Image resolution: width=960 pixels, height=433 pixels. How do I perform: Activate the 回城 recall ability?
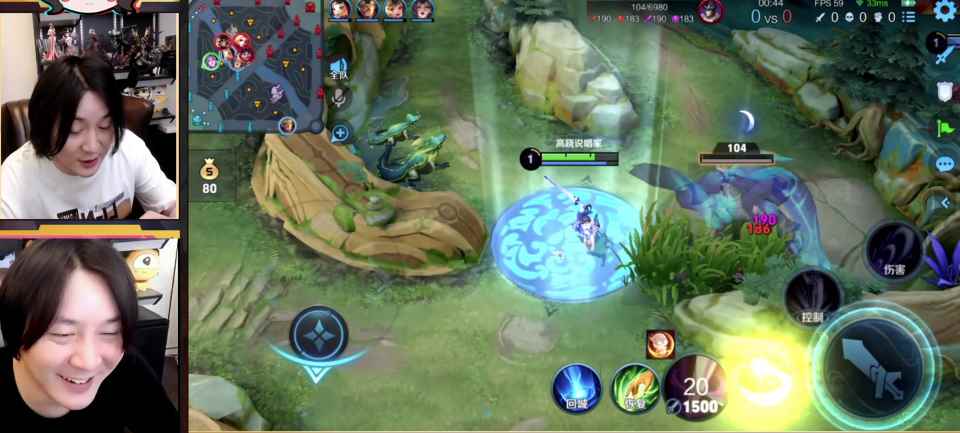pyautogui.click(x=577, y=388)
